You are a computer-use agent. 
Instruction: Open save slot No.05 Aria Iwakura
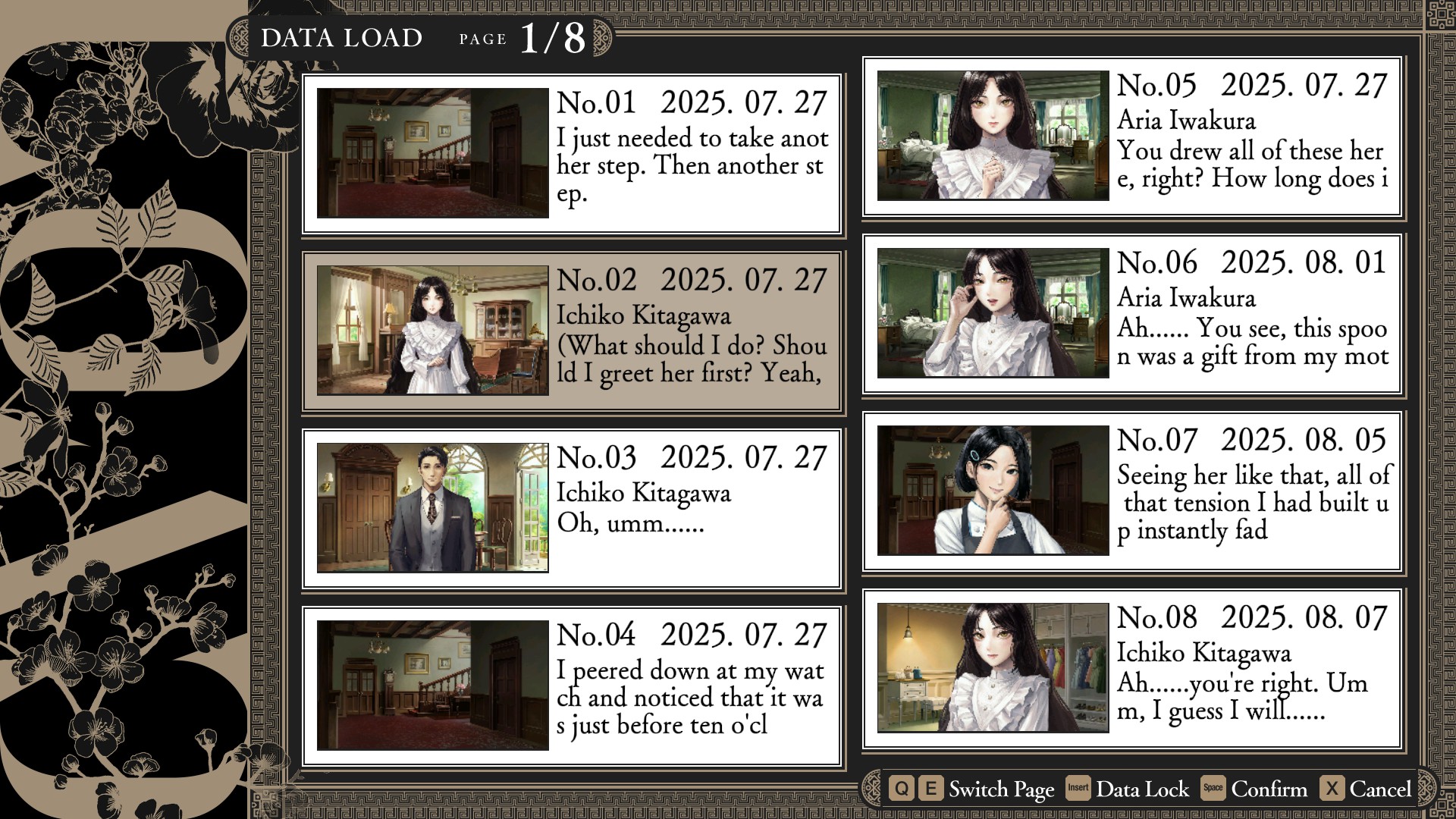coord(1133,136)
